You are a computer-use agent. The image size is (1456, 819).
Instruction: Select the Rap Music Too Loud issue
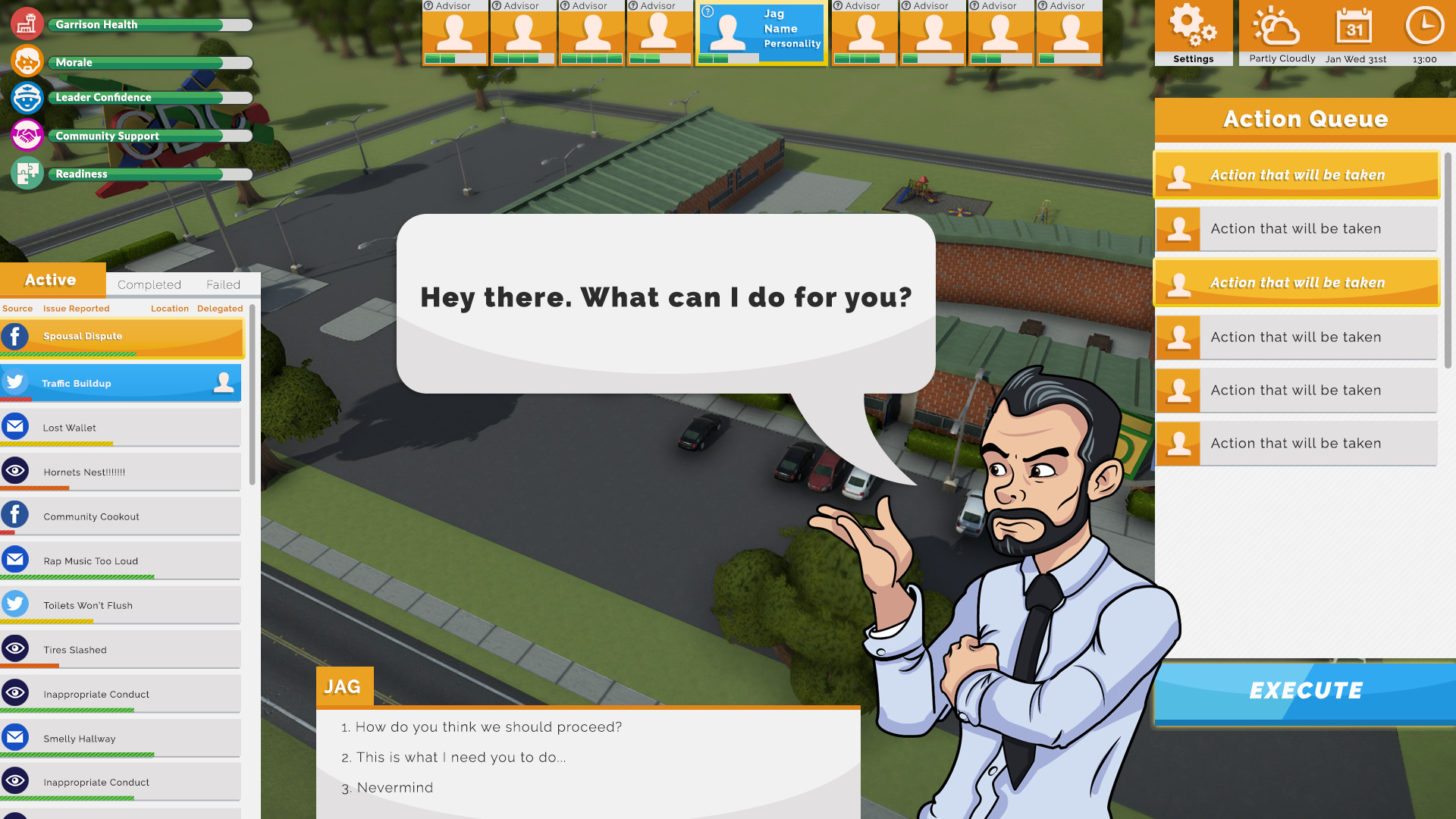point(121,561)
